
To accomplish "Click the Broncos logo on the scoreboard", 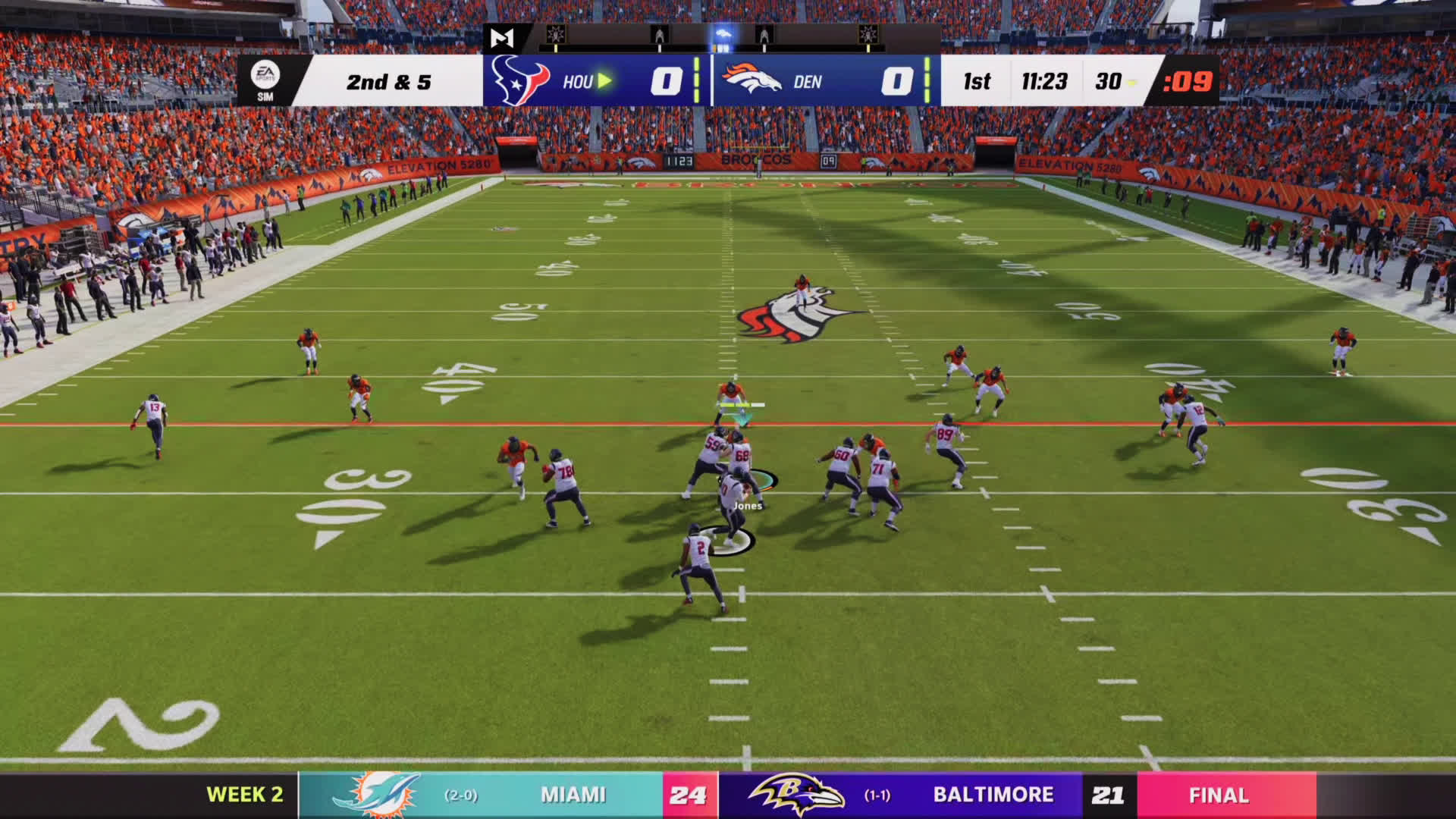I will coord(752,80).
